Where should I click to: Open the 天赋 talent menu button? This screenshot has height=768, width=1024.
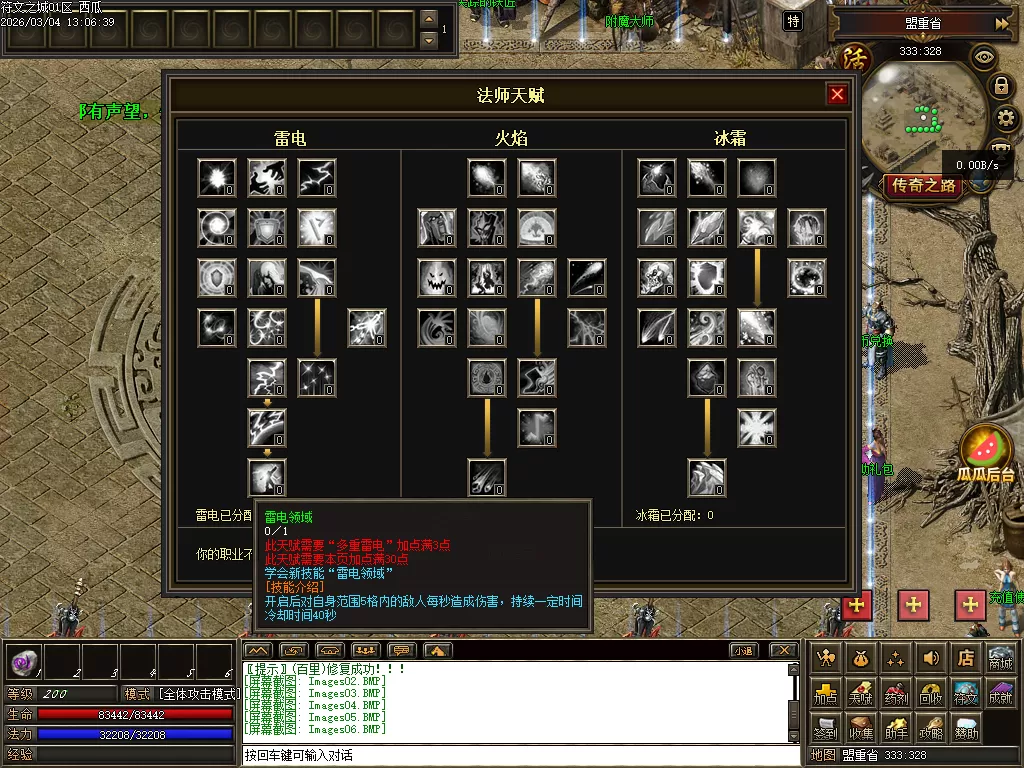click(x=861, y=694)
